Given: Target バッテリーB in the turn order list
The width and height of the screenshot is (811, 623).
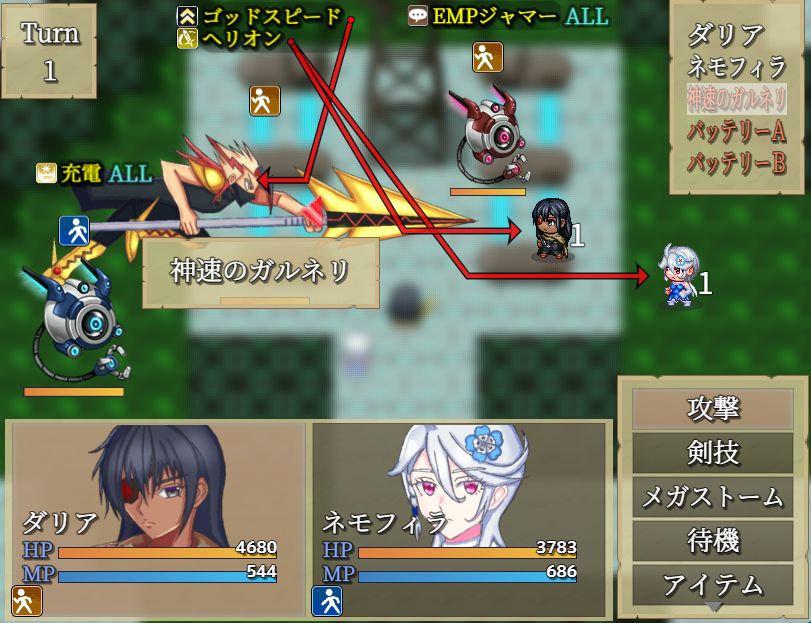Looking at the screenshot, I should (736, 162).
